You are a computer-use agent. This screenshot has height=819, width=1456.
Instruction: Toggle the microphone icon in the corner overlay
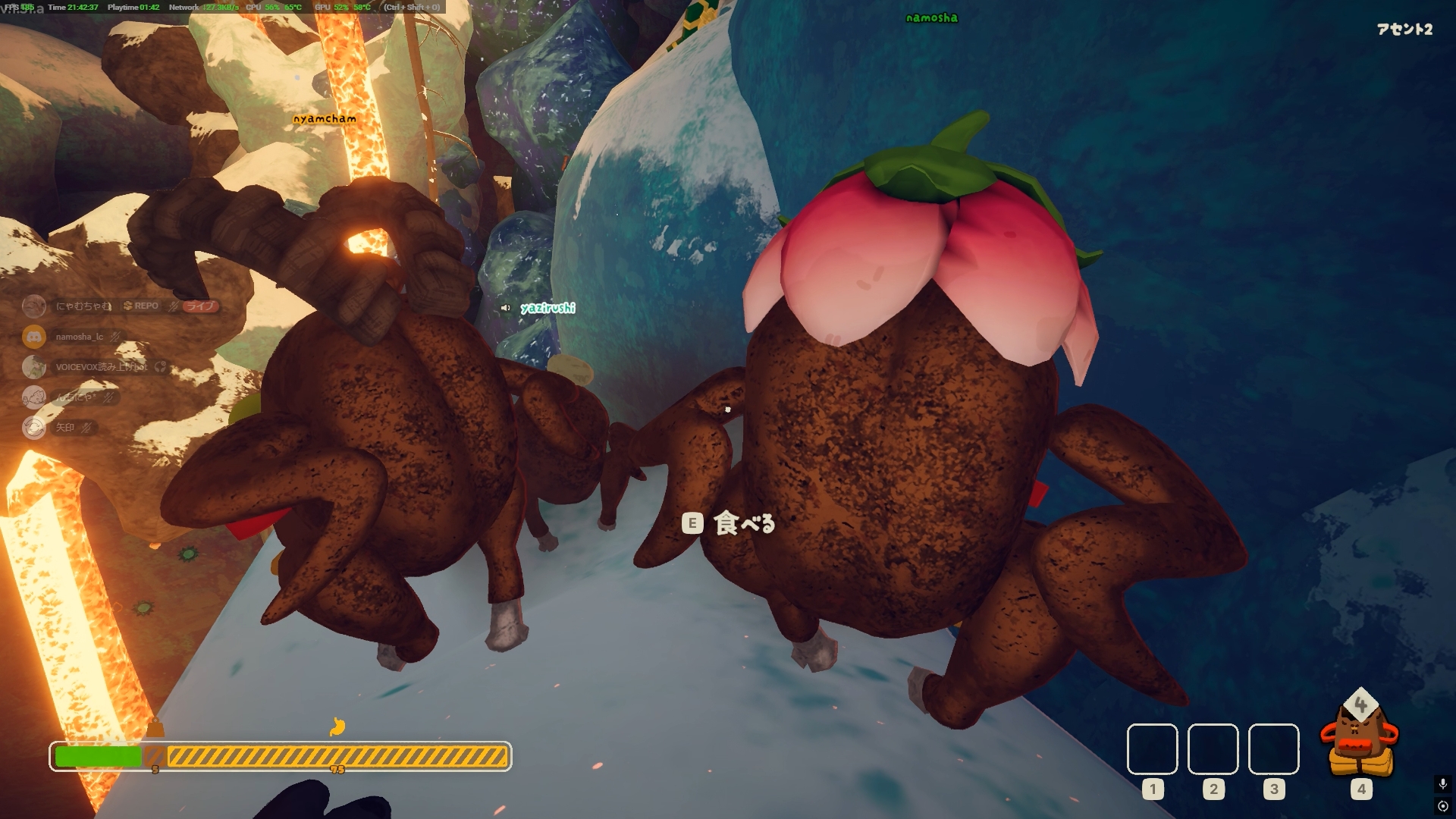[x=1442, y=783]
